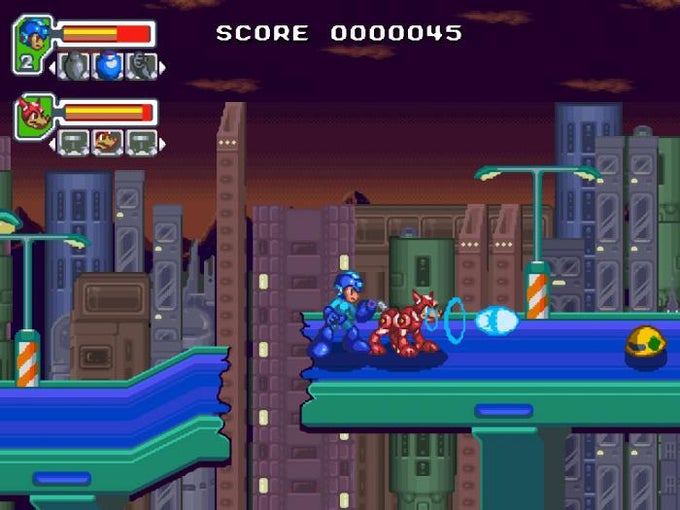The height and width of the screenshot is (510, 680).
Task: Cycle Mega Man's weapon selector right arrow
Action: pos(162,67)
